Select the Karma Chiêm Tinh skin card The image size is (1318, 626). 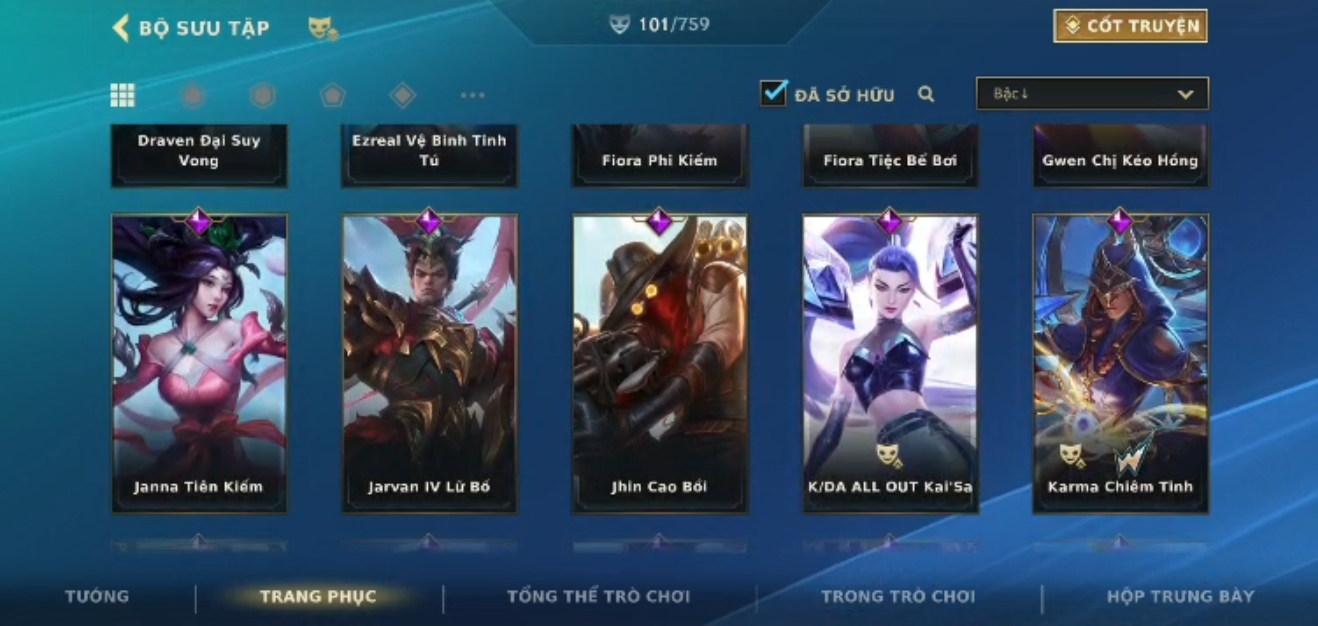tap(1120, 364)
